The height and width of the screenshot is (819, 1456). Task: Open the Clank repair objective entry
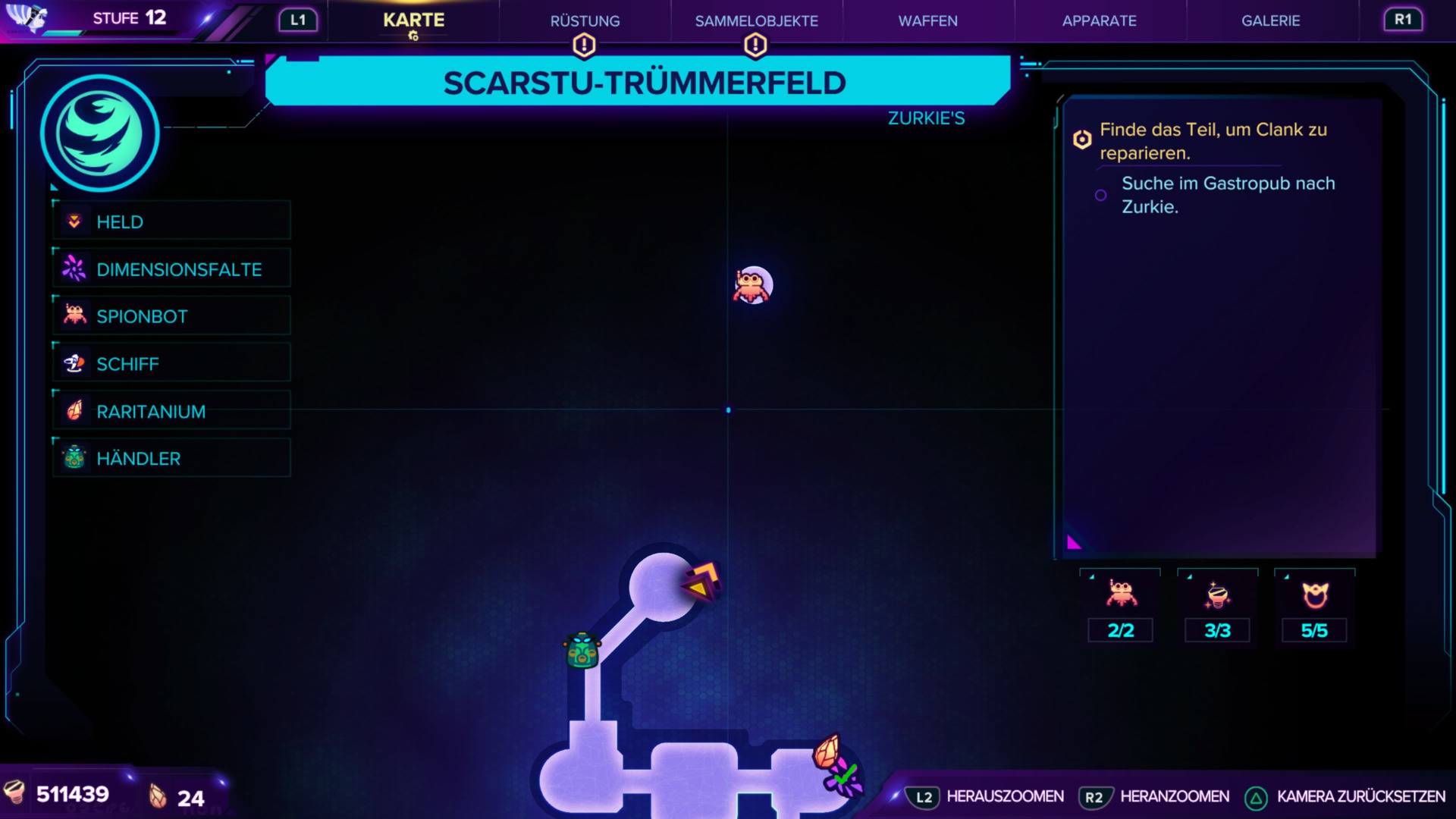coord(1213,141)
